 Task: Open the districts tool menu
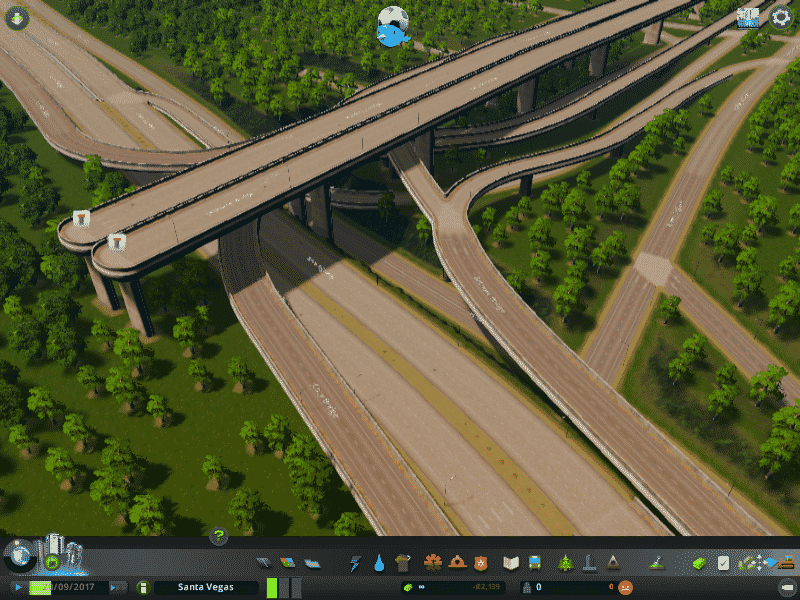click(x=312, y=563)
